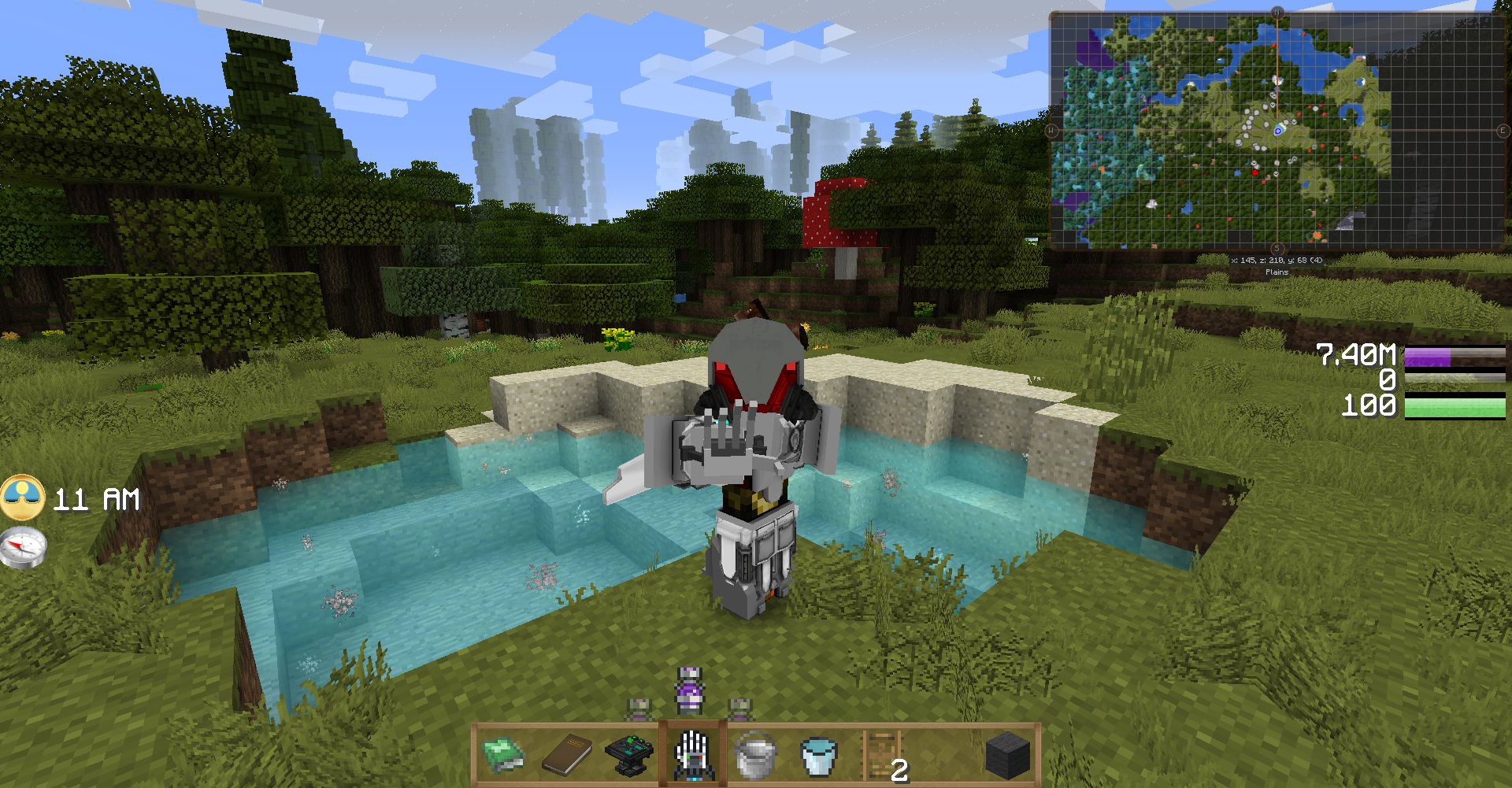This screenshot has width=1512, height=788.
Task: Click the coordinates text below the minimap
Action: (x=1277, y=259)
